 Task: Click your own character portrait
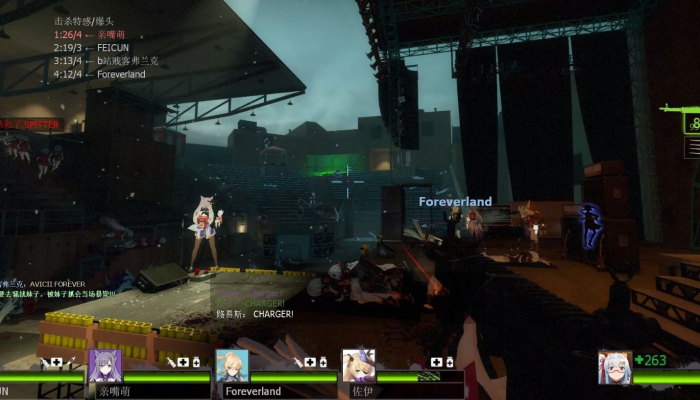(x=614, y=367)
